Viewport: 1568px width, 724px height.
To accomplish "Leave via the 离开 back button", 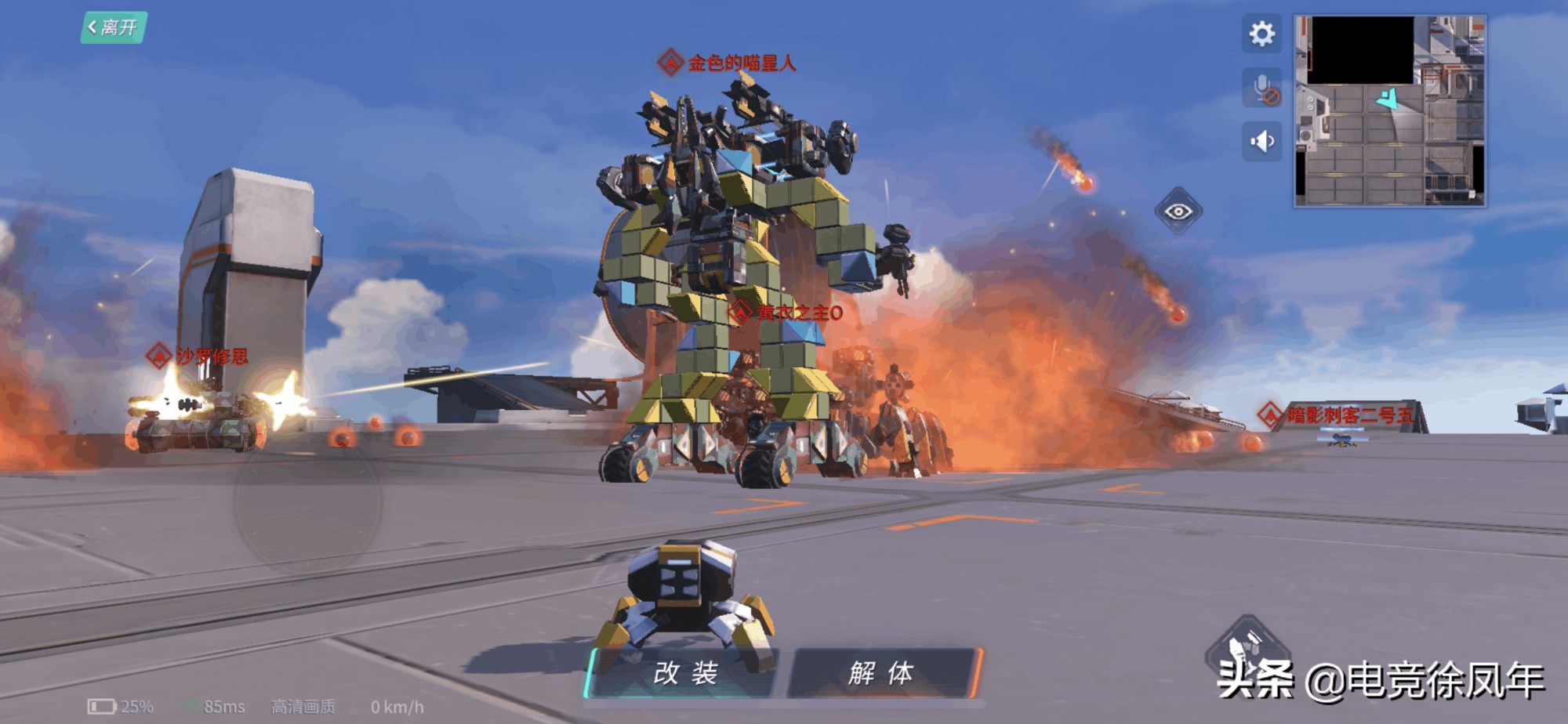I will [x=114, y=27].
